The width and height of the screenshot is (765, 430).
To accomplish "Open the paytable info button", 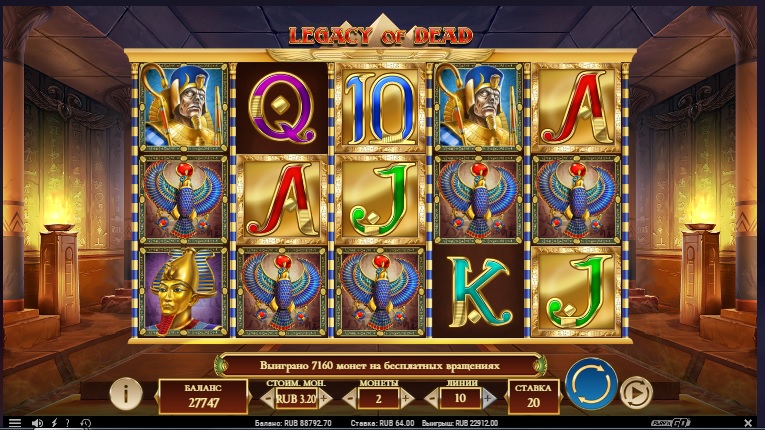I will (x=125, y=394).
